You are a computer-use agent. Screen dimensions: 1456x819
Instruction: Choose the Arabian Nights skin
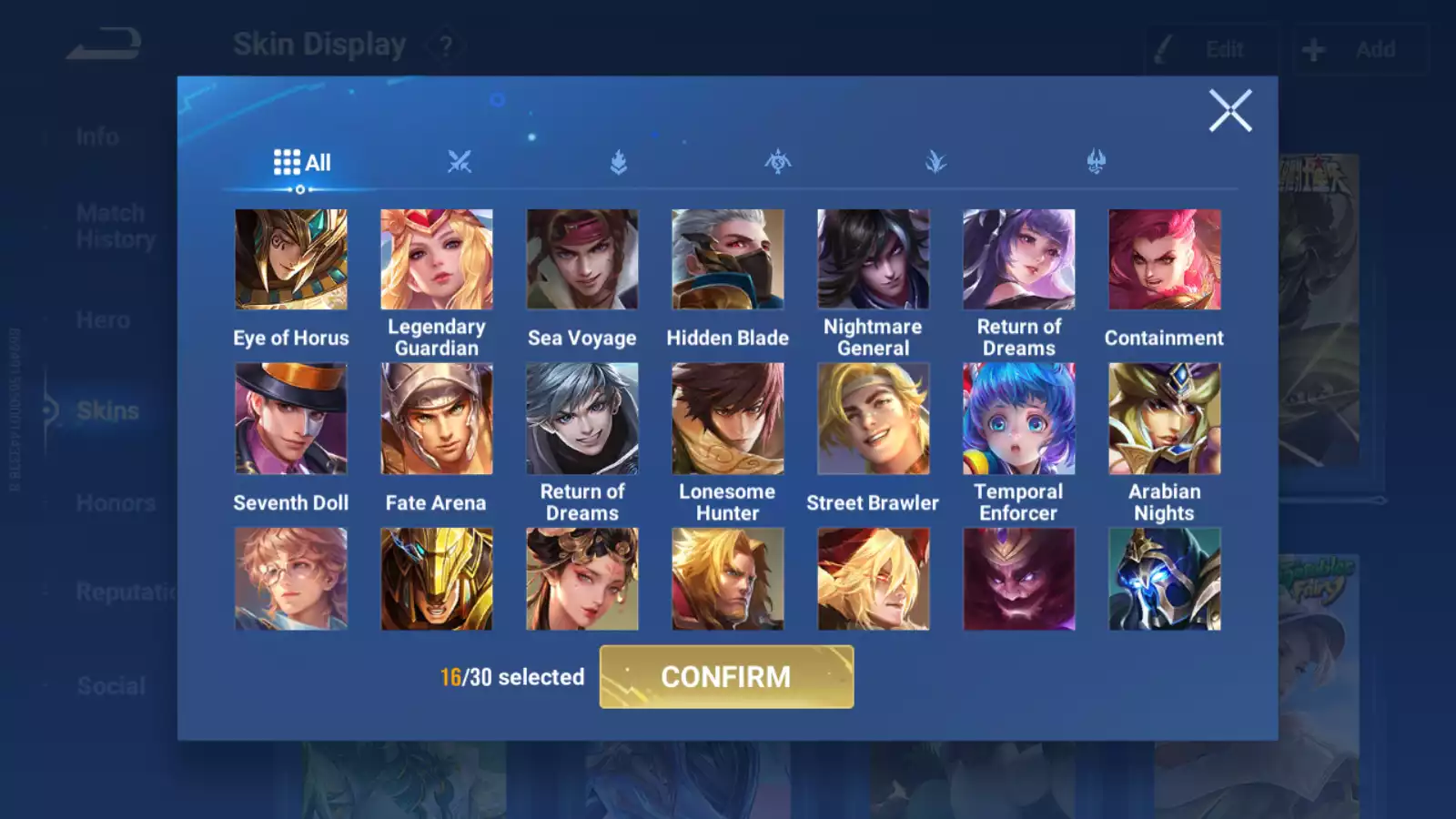pyautogui.click(x=1165, y=420)
